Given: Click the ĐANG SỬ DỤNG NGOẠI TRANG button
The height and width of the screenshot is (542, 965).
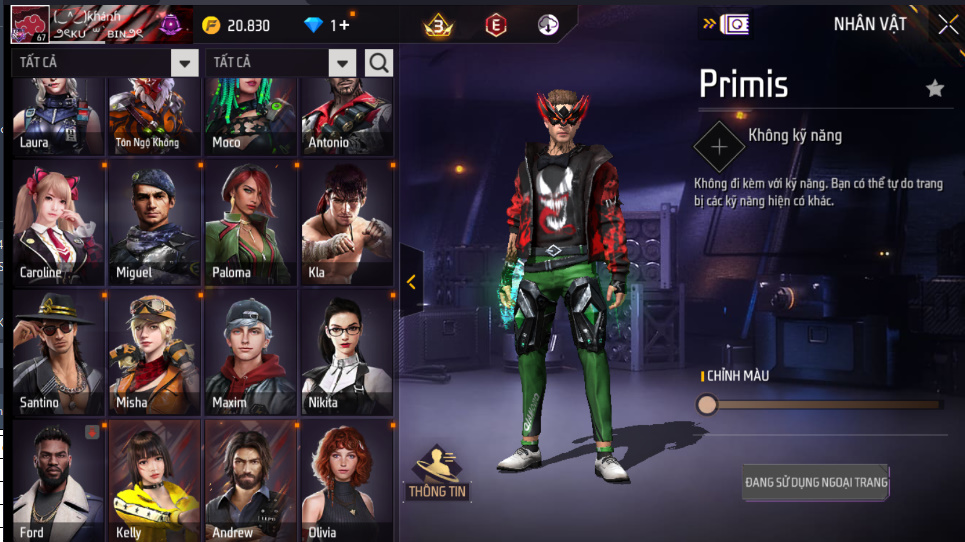Looking at the screenshot, I should tap(816, 483).
